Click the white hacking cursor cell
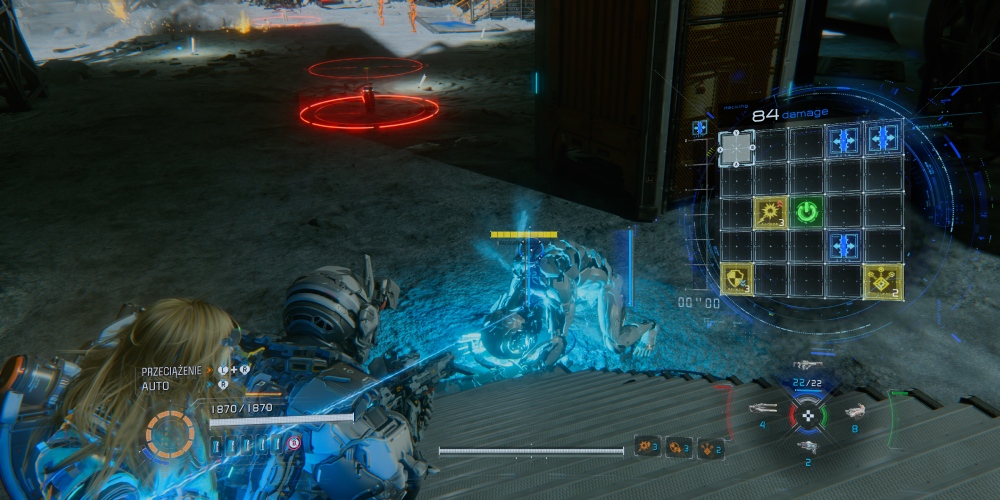 [735, 148]
